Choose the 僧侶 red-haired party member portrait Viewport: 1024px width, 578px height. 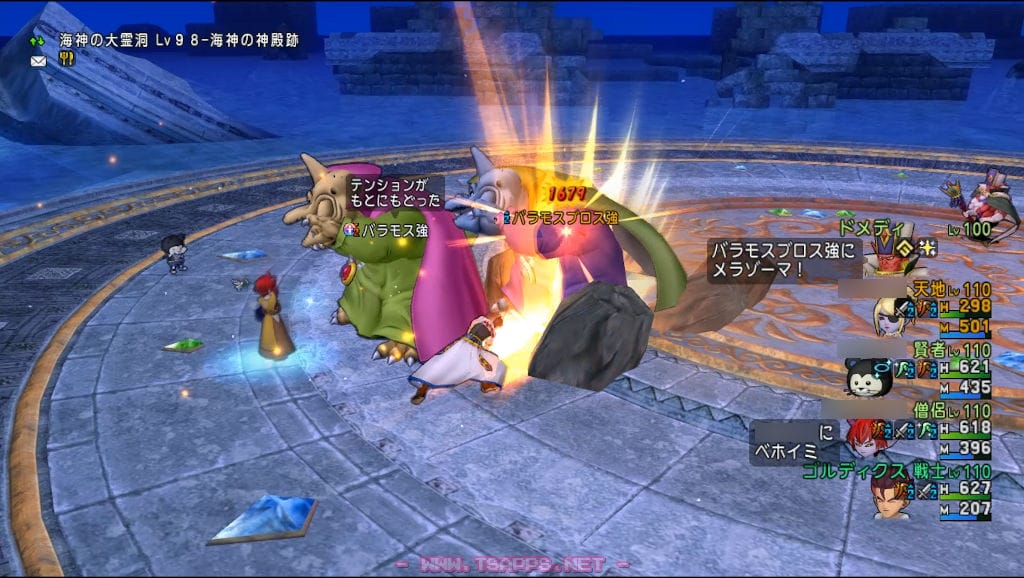866,436
